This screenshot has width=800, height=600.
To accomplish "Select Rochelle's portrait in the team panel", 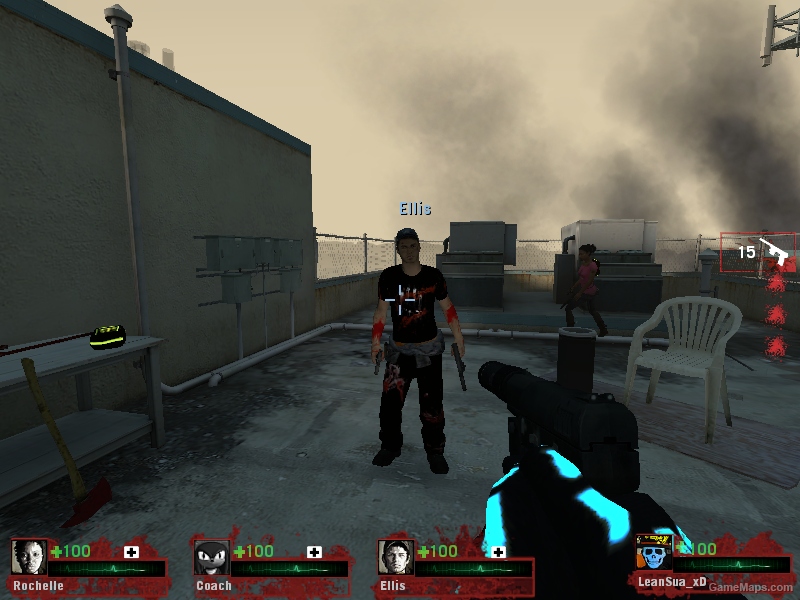I will pyautogui.click(x=29, y=558).
